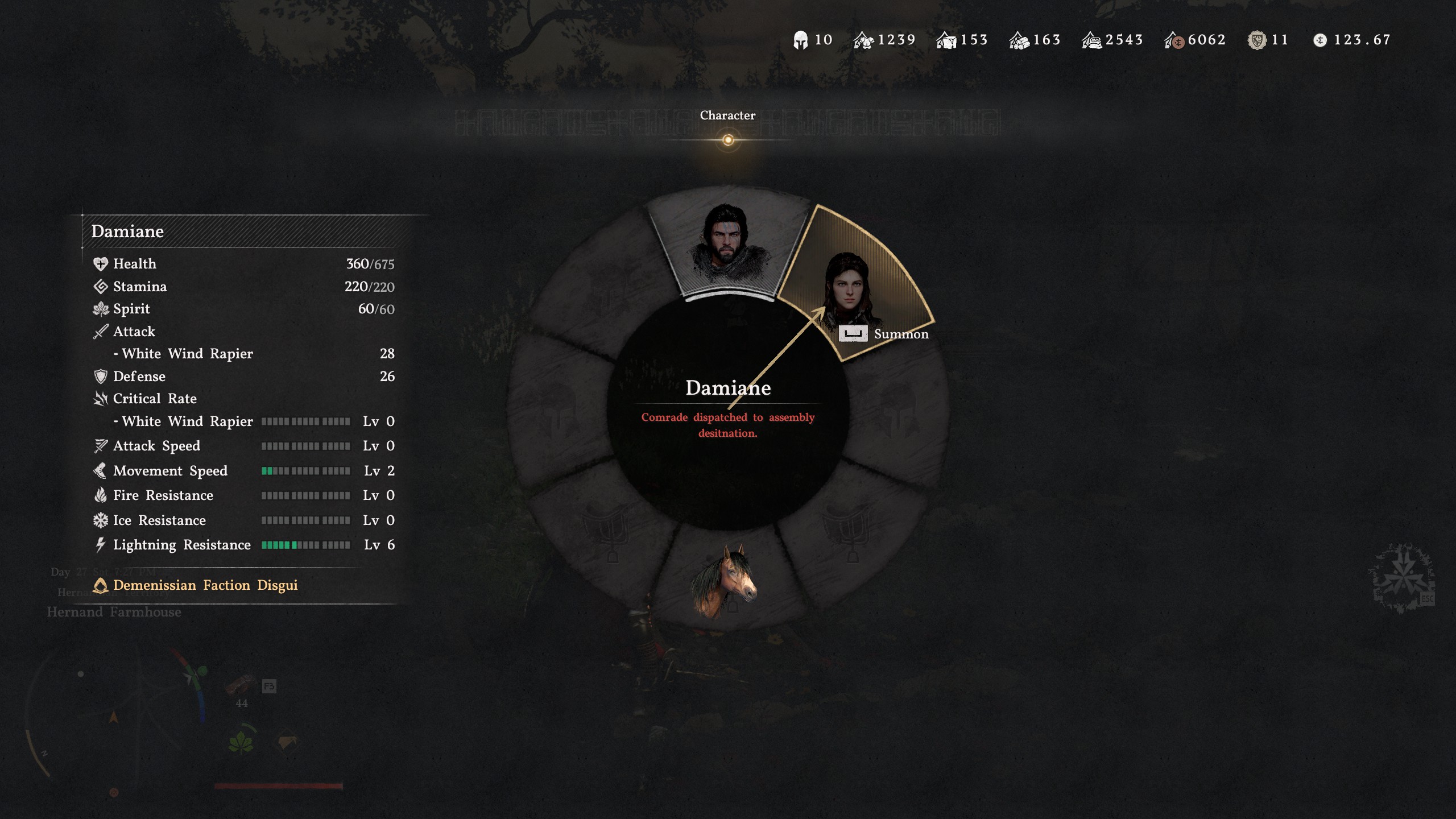Click the Demenissian Faction Disguise entry
The image size is (1456, 819).
205,585
